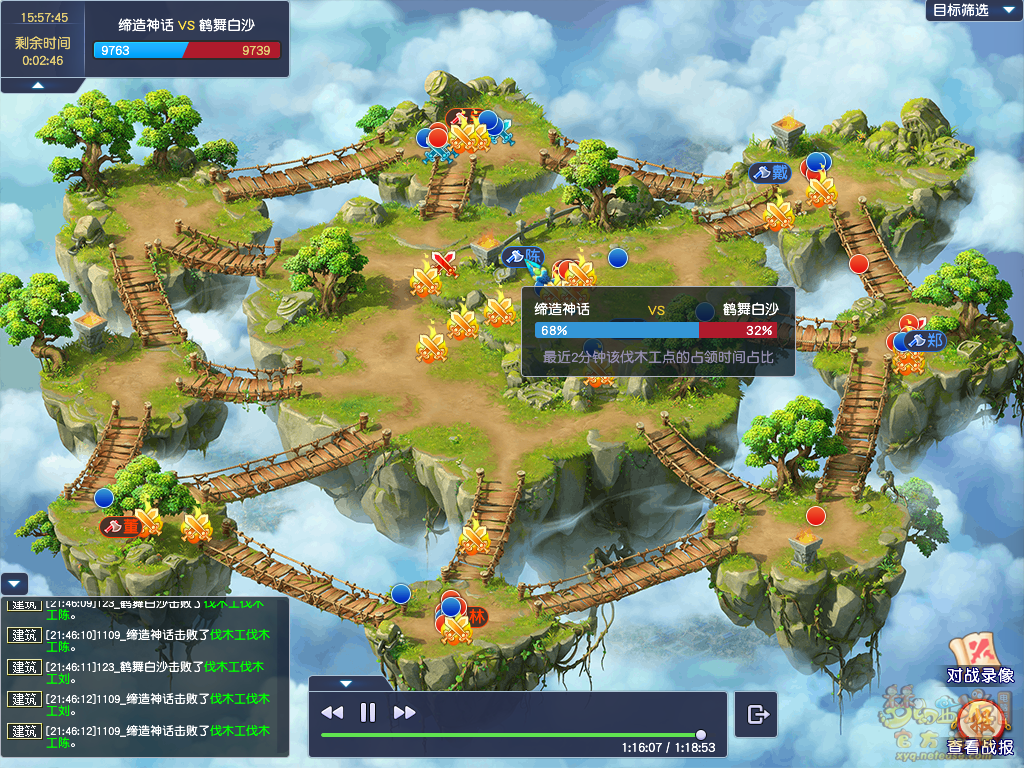Collapse the playback control panel

coord(346,684)
